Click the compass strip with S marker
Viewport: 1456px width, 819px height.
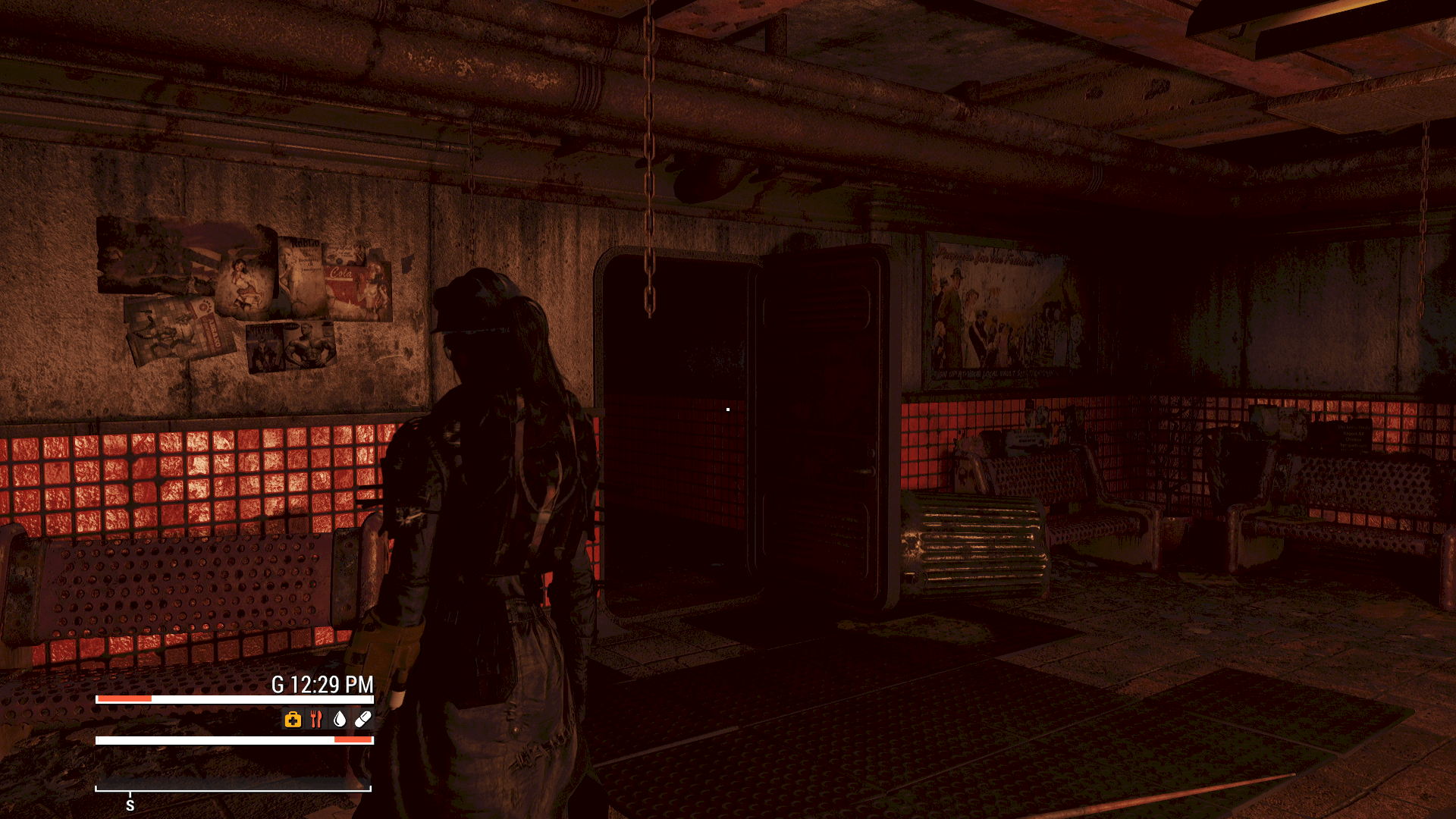233,790
